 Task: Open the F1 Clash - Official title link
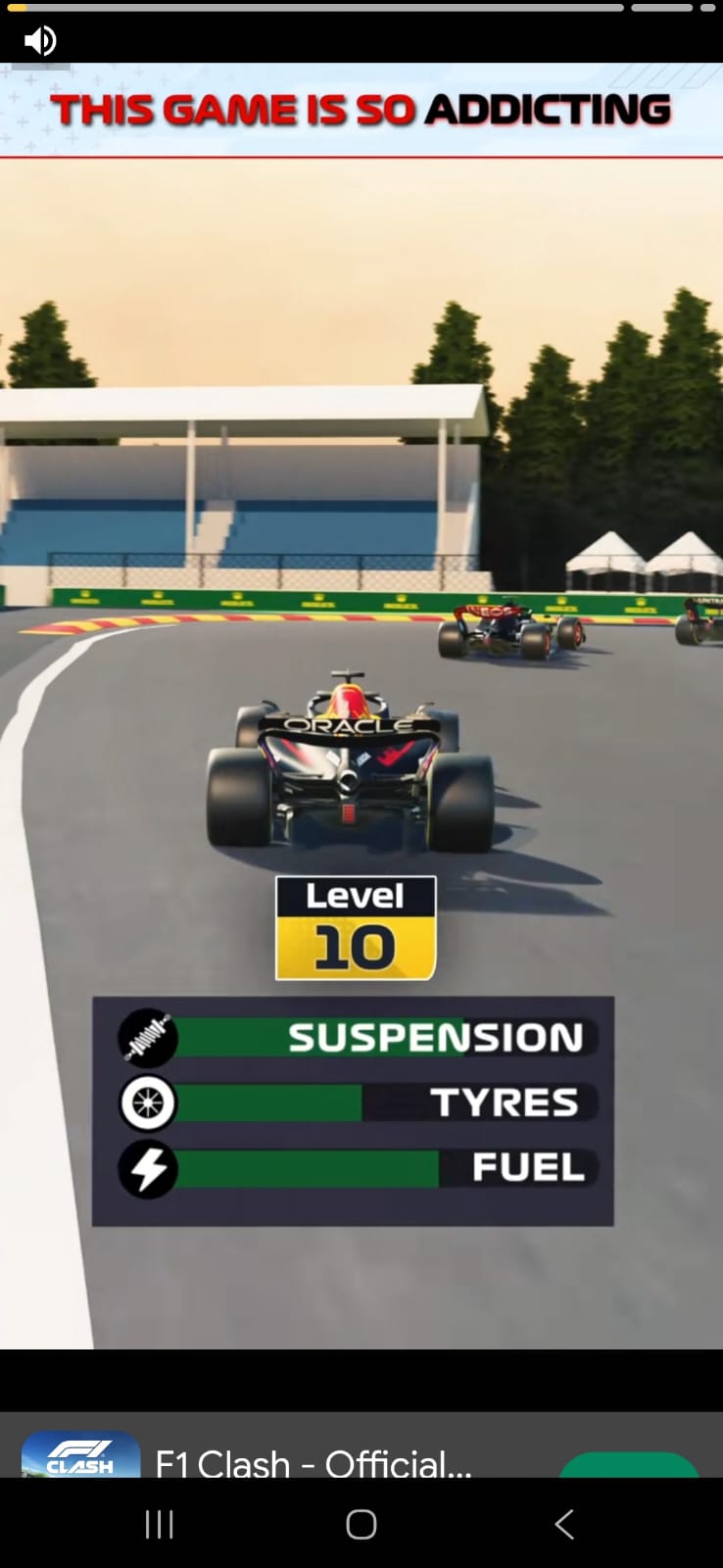click(x=313, y=1463)
